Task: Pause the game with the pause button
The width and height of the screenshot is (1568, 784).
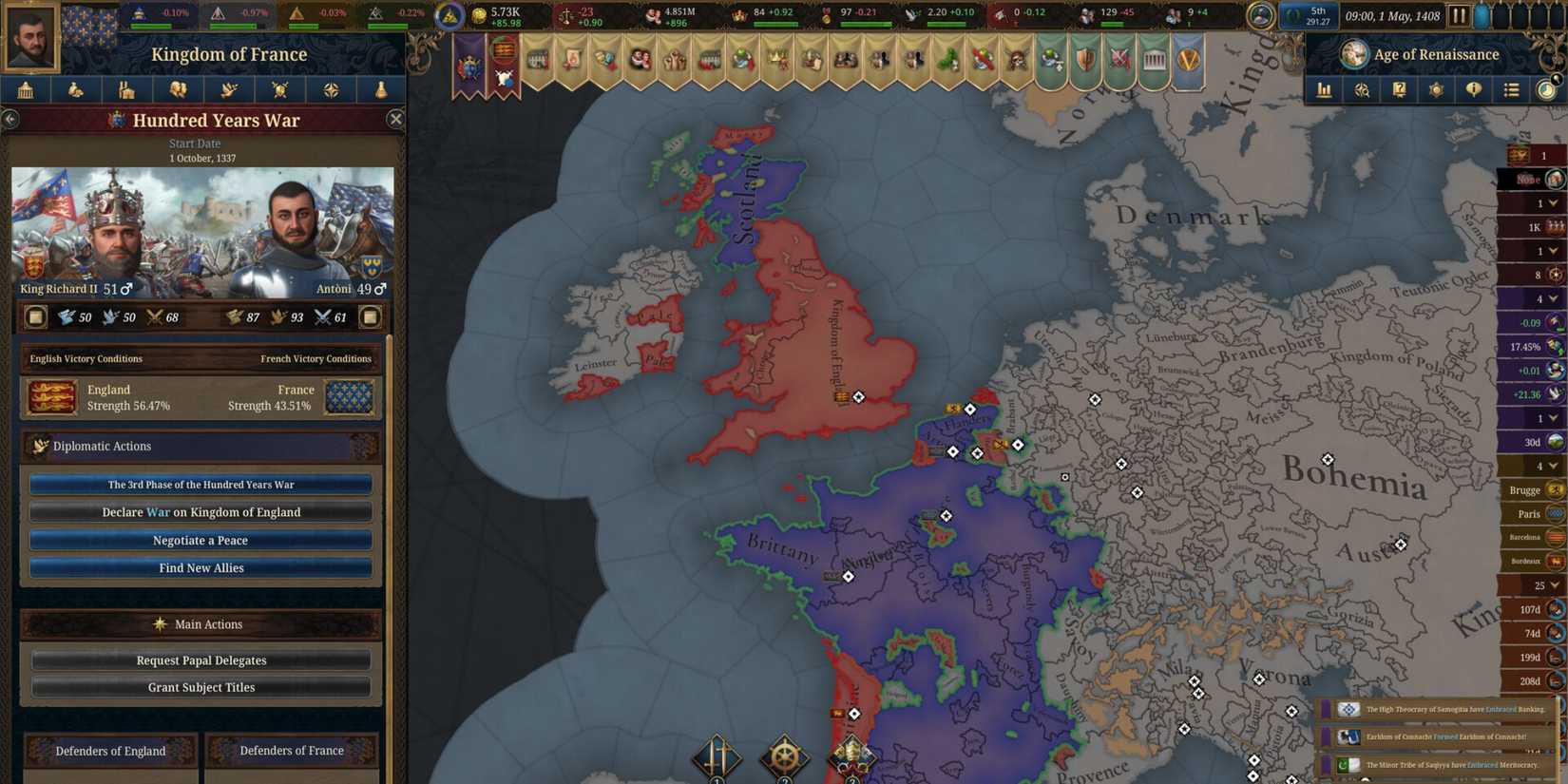Action: pos(1461,15)
